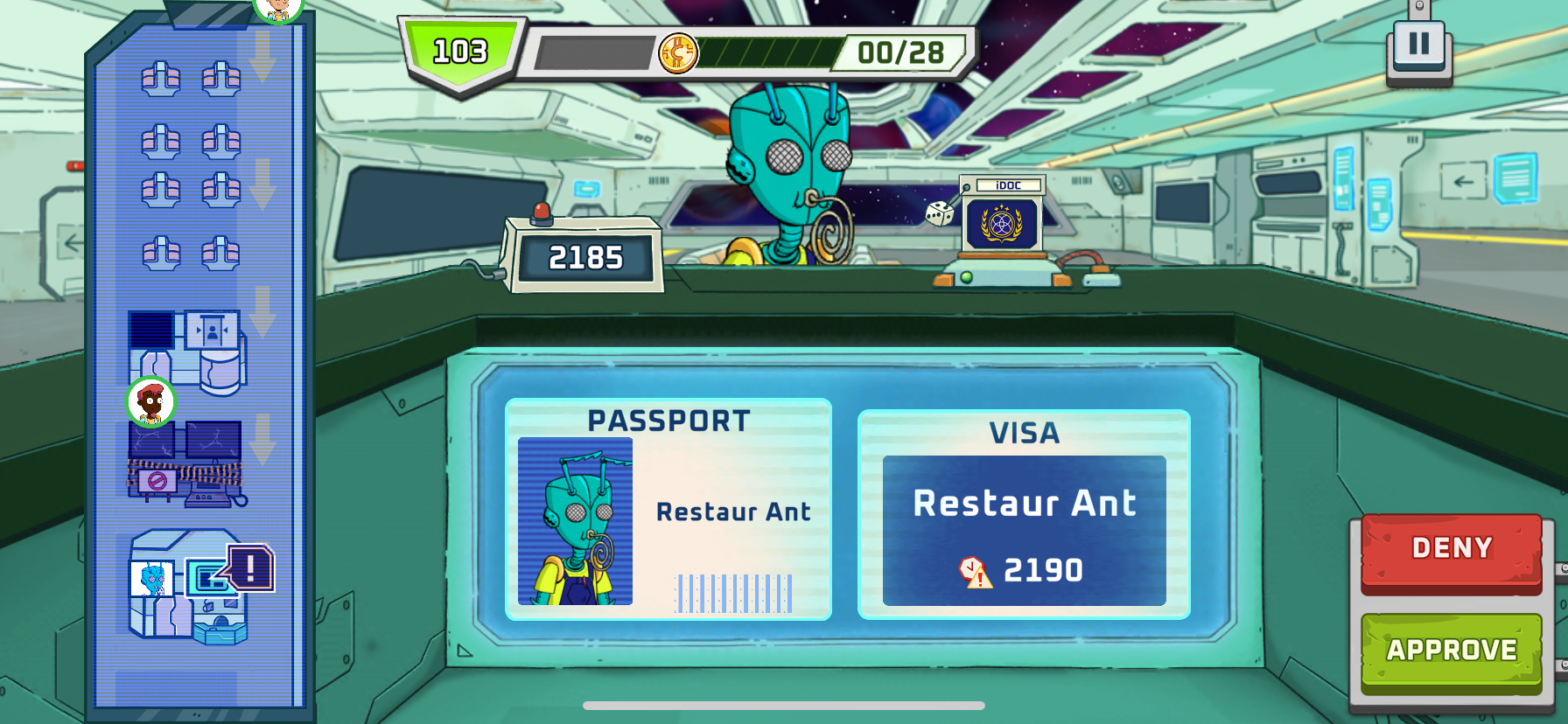Click the topmost desk station on the checkpoint map
Screen dimensions: 1568x724
[x=162, y=79]
